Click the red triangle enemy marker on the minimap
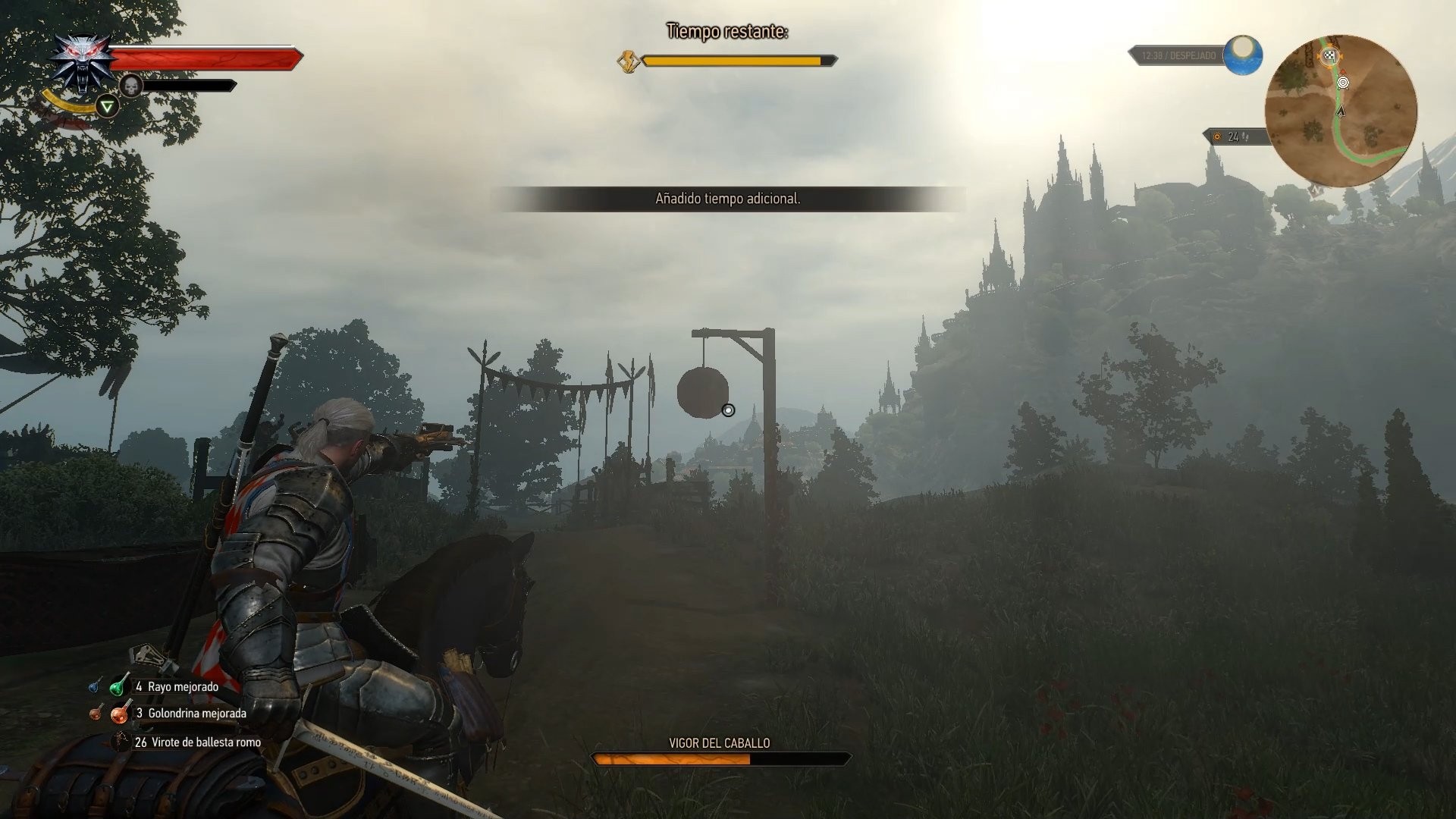Image resolution: width=1456 pixels, height=819 pixels. pyautogui.click(x=1342, y=71)
